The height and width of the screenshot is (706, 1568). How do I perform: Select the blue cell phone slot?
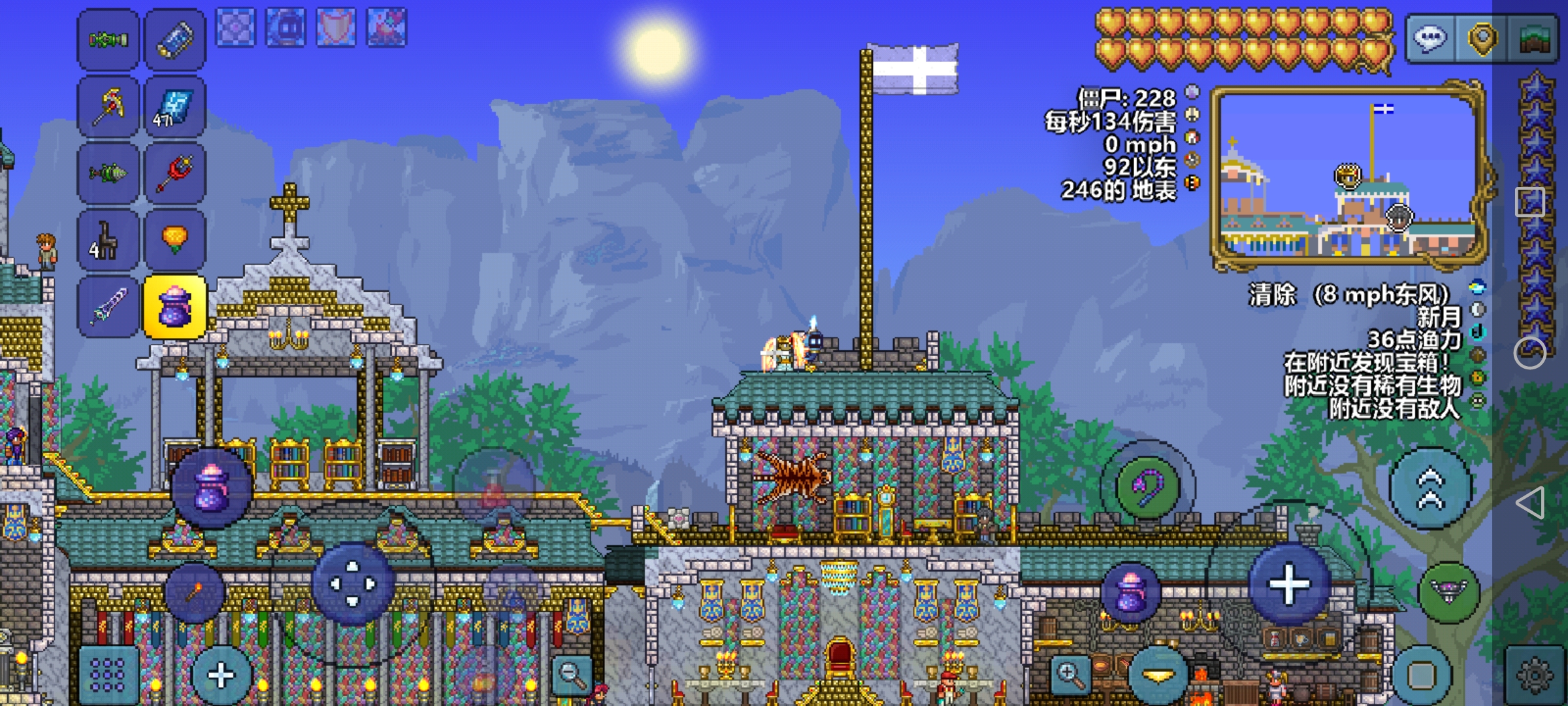[174, 40]
